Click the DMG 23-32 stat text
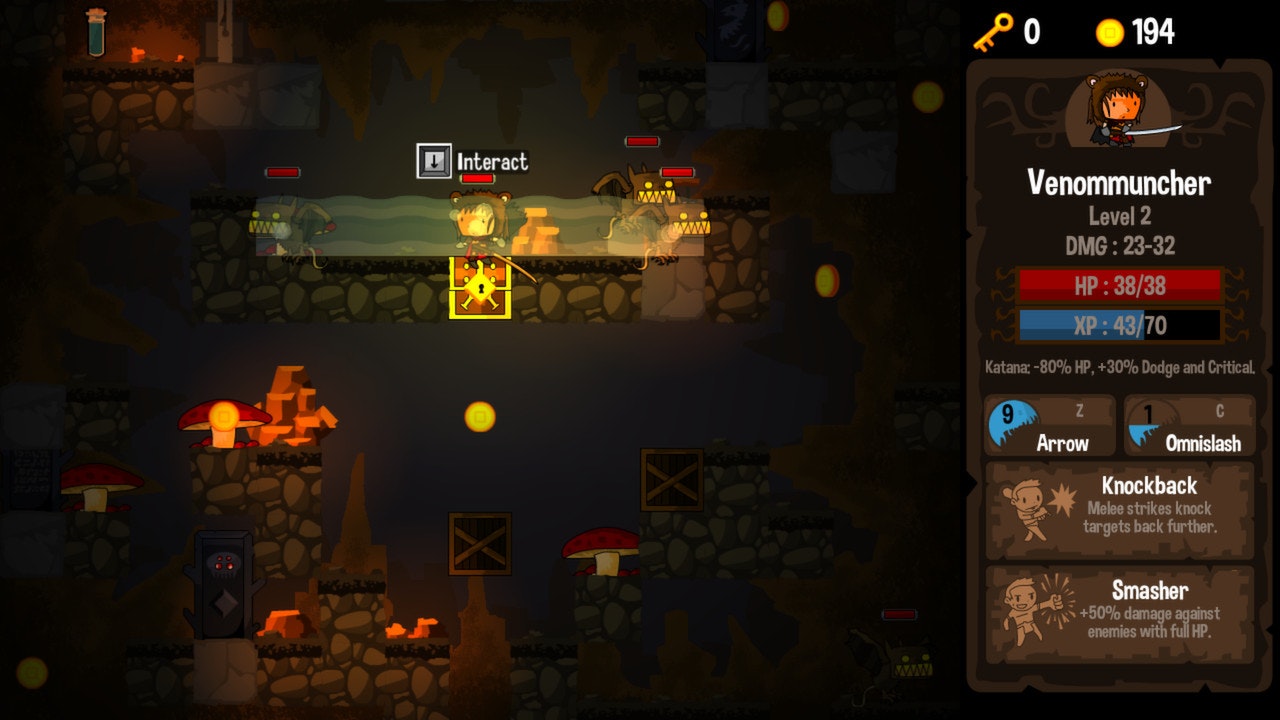 coord(1118,245)
